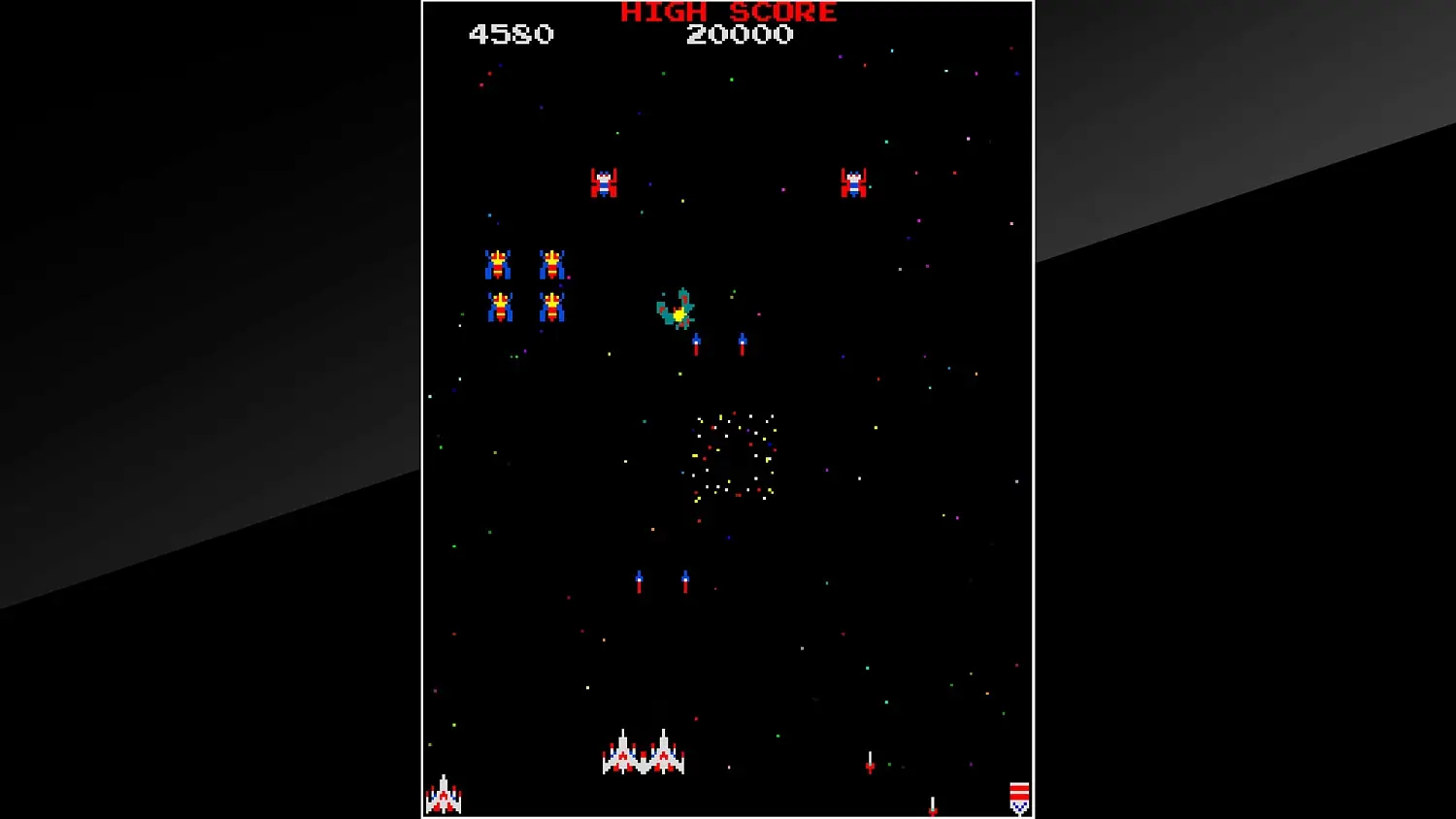Click the top-left blue bee enemy in the formation
Screen dimensions: 1456x819
click(x=498, y=264)
